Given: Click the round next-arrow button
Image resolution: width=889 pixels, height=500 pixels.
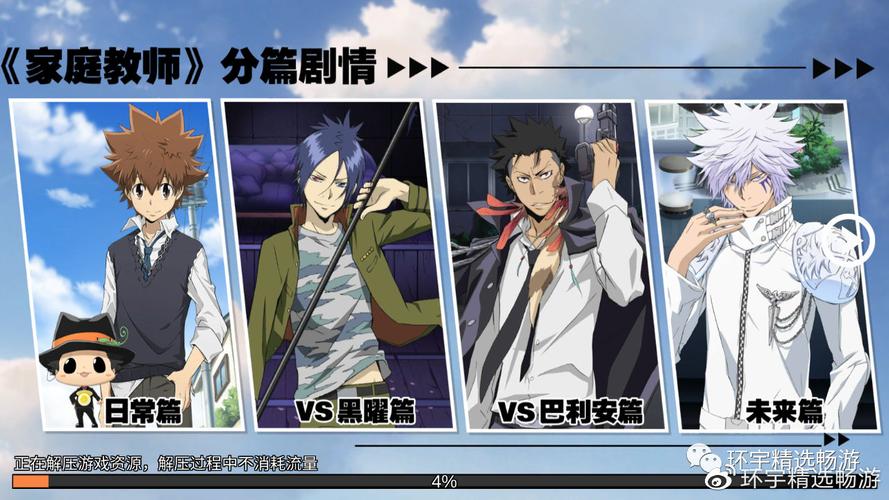Looking at the screenshot, I should click(848, 237).
